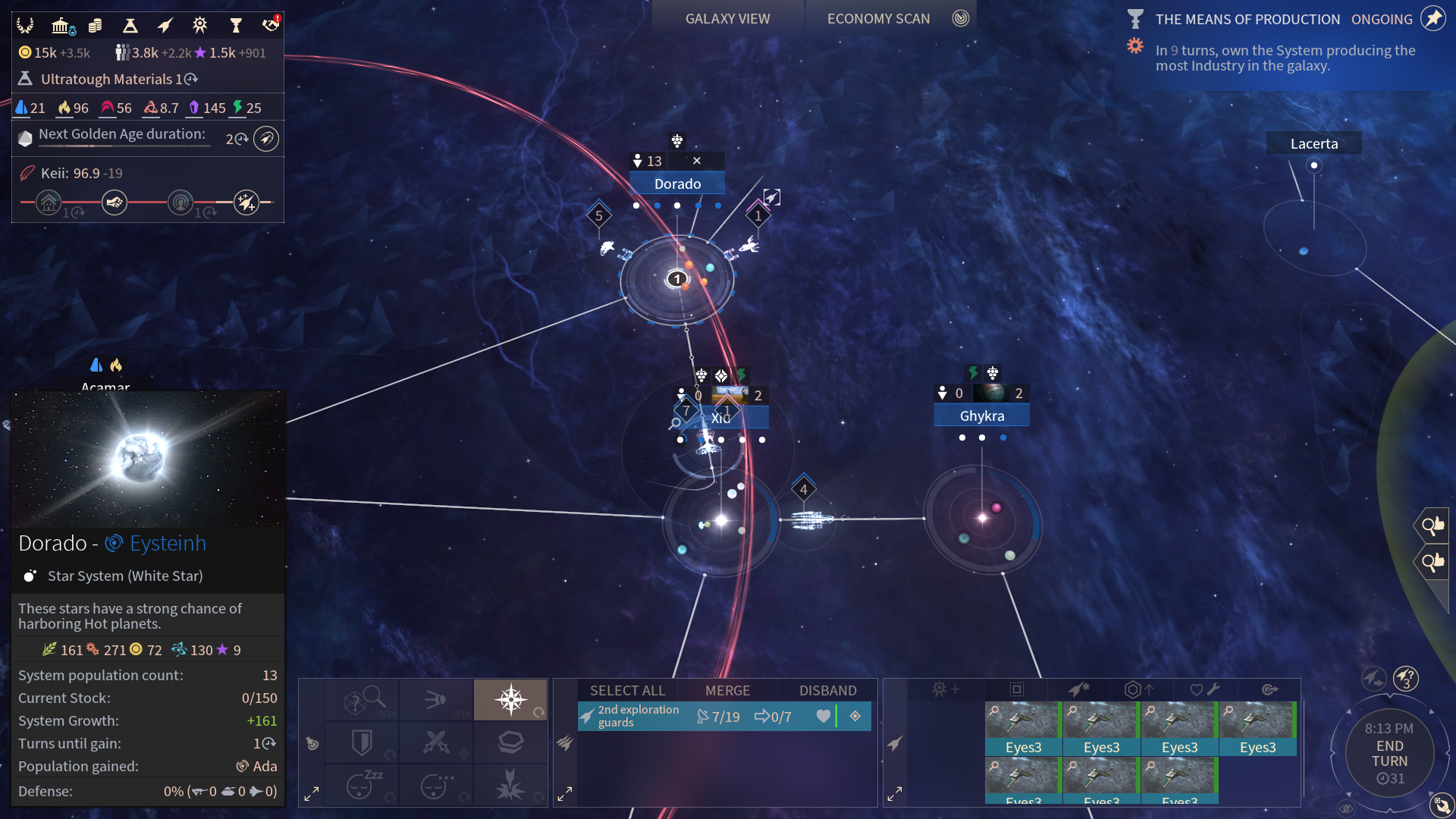Select the Ghykra system label
This screenshot has width=1456, height=819.
coord(981,416)
